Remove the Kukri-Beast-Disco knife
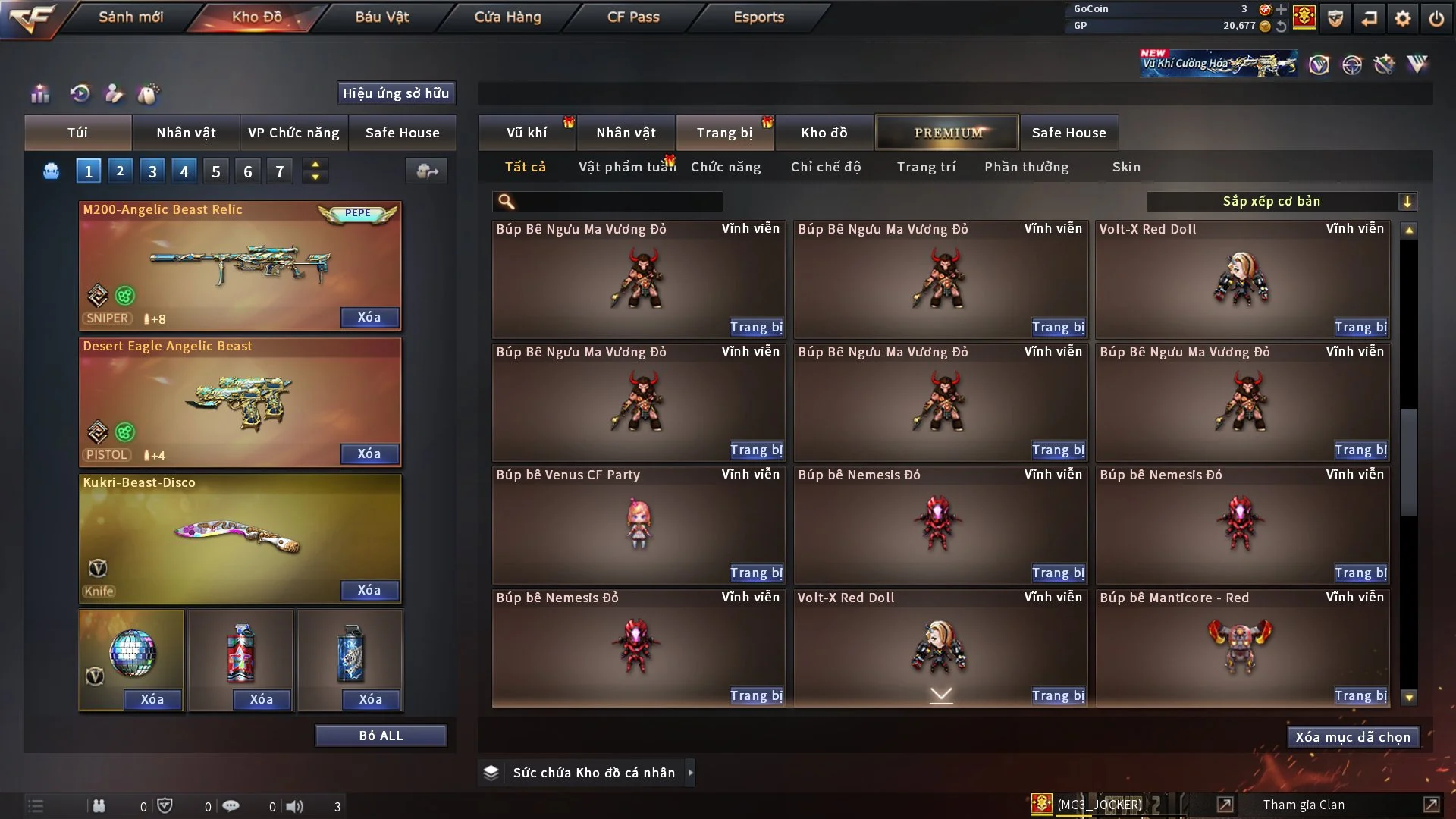Screen dimensions: 1456x819 click(x=369, y=591)
